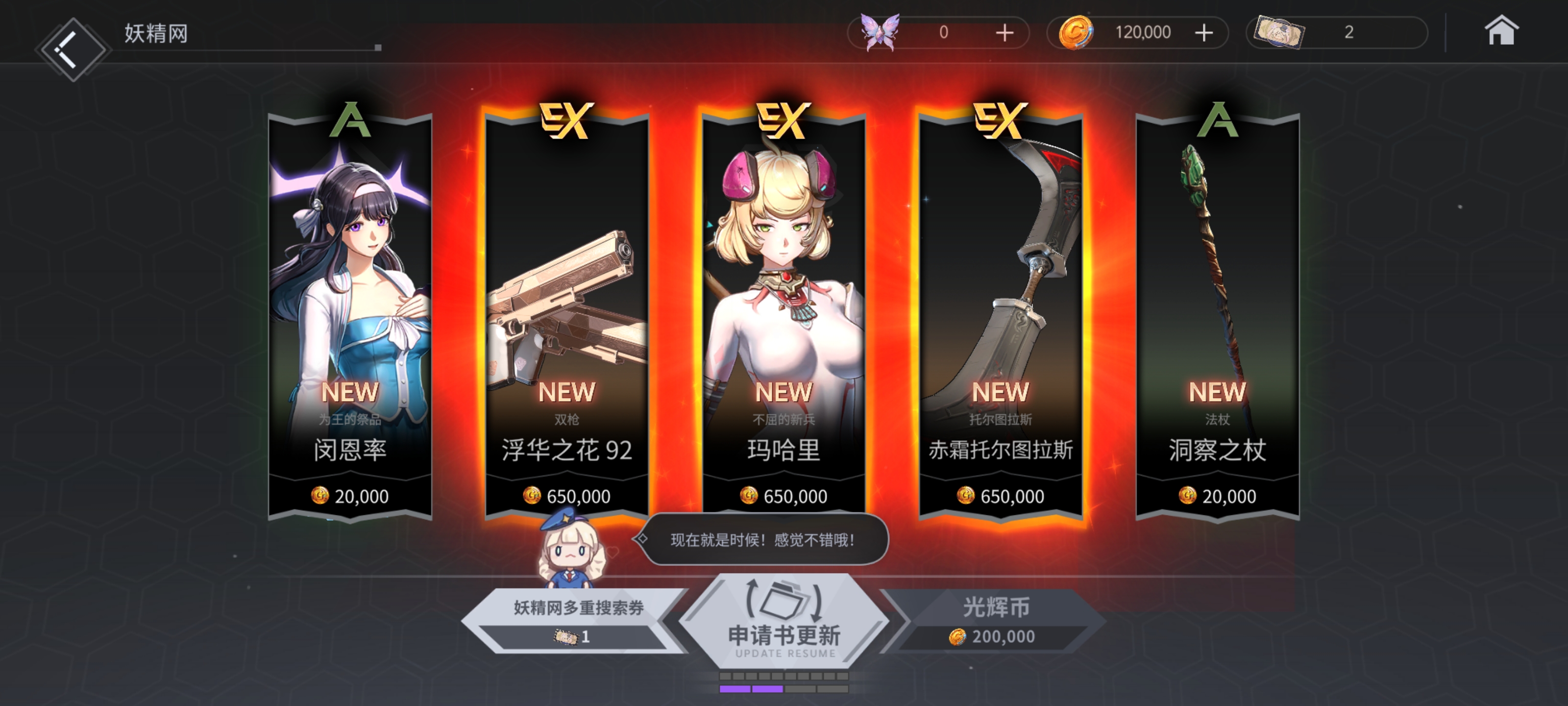Viewport: 1568px width, 706px height.
Task: Go back using the arrow button
Action: click(x=72, y=49)
